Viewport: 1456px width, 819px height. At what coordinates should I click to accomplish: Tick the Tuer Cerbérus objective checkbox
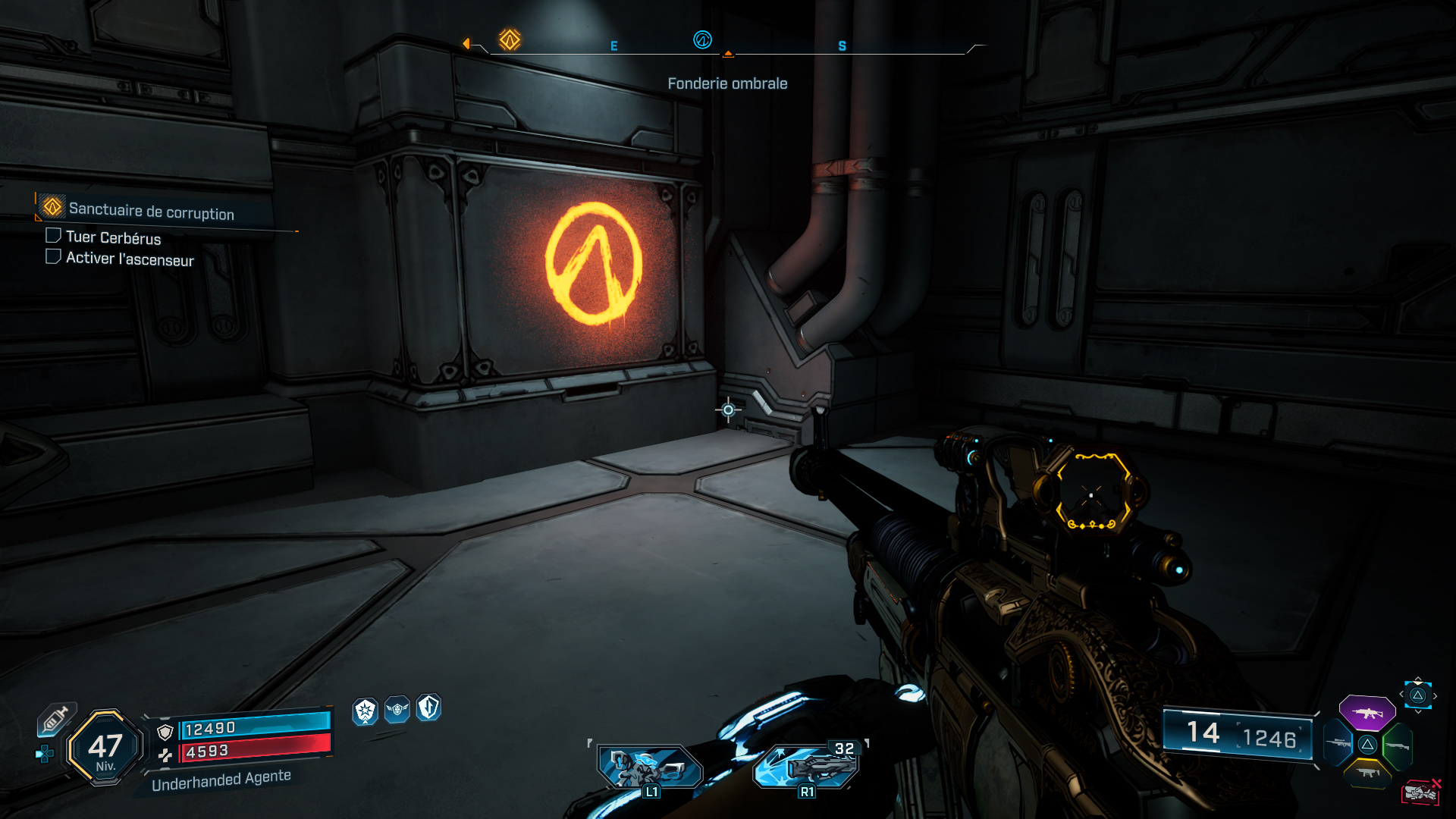[x=53, y=236]
